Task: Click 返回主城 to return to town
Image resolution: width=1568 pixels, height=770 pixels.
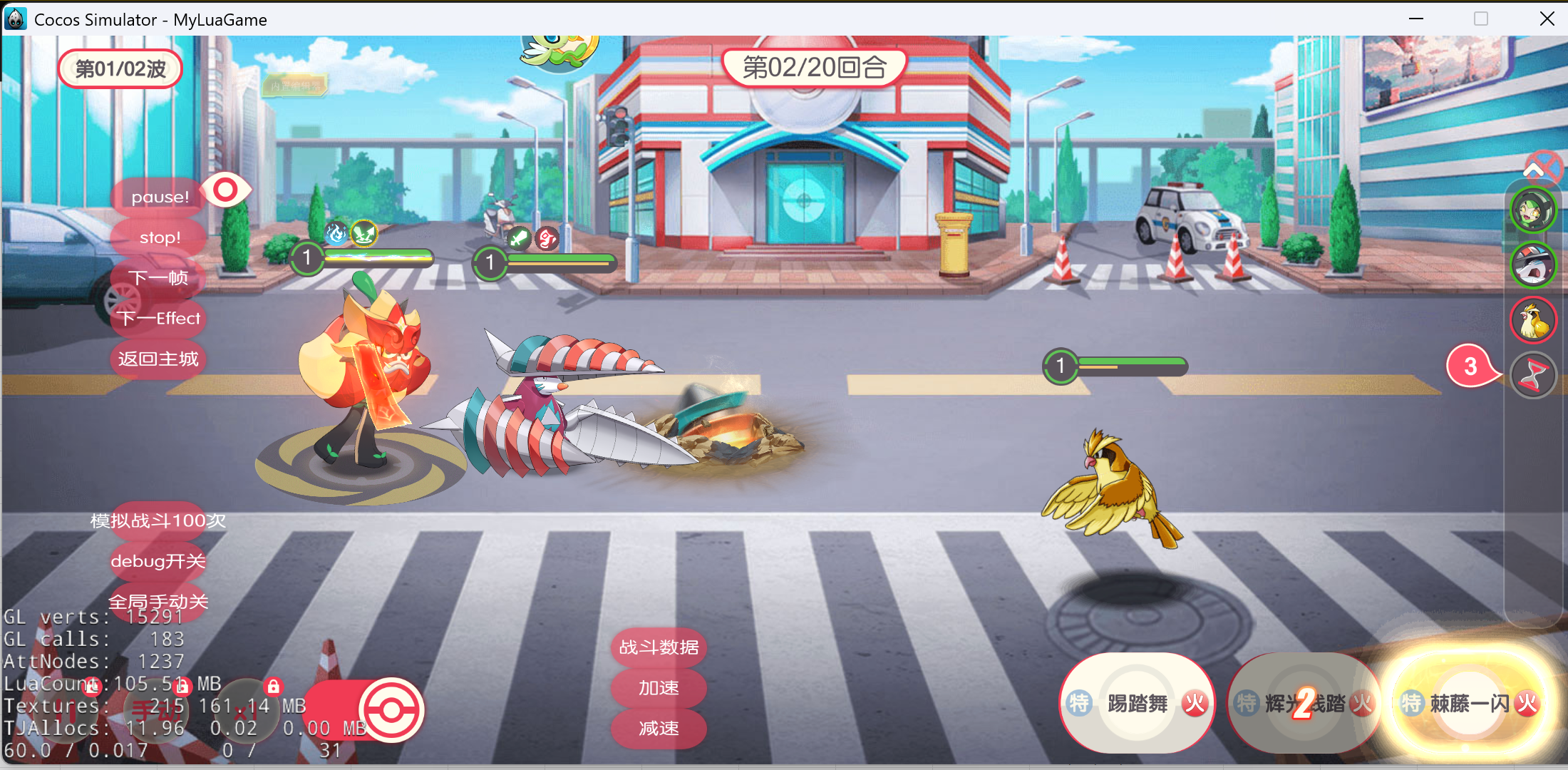Action: coord(158,359)
